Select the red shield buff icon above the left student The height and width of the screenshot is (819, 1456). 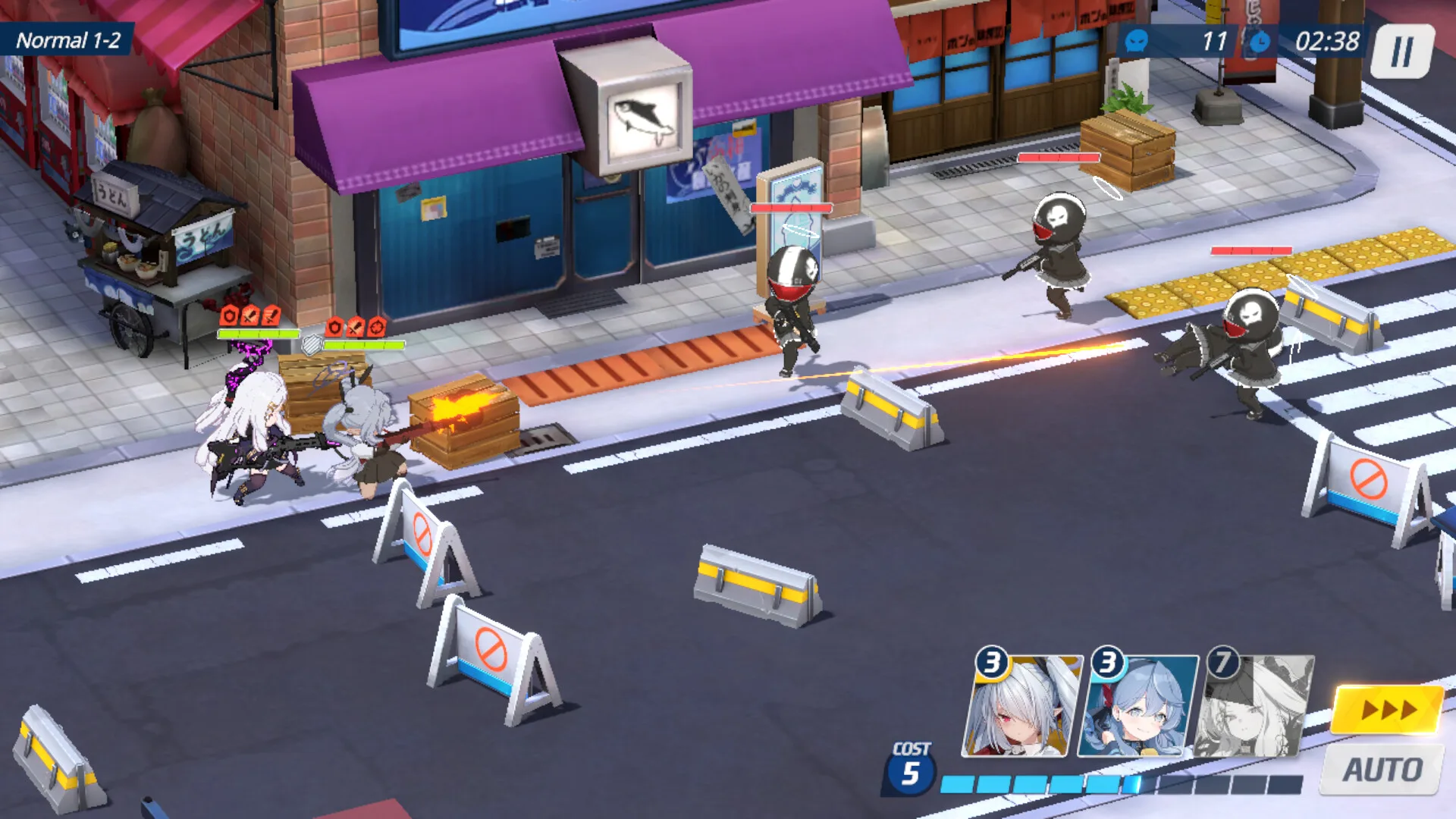pos(227,314)
